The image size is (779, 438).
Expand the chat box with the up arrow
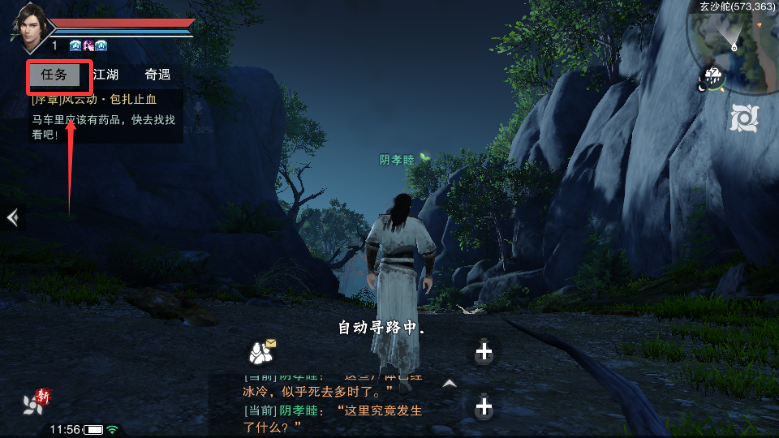(x=449, y=382)
